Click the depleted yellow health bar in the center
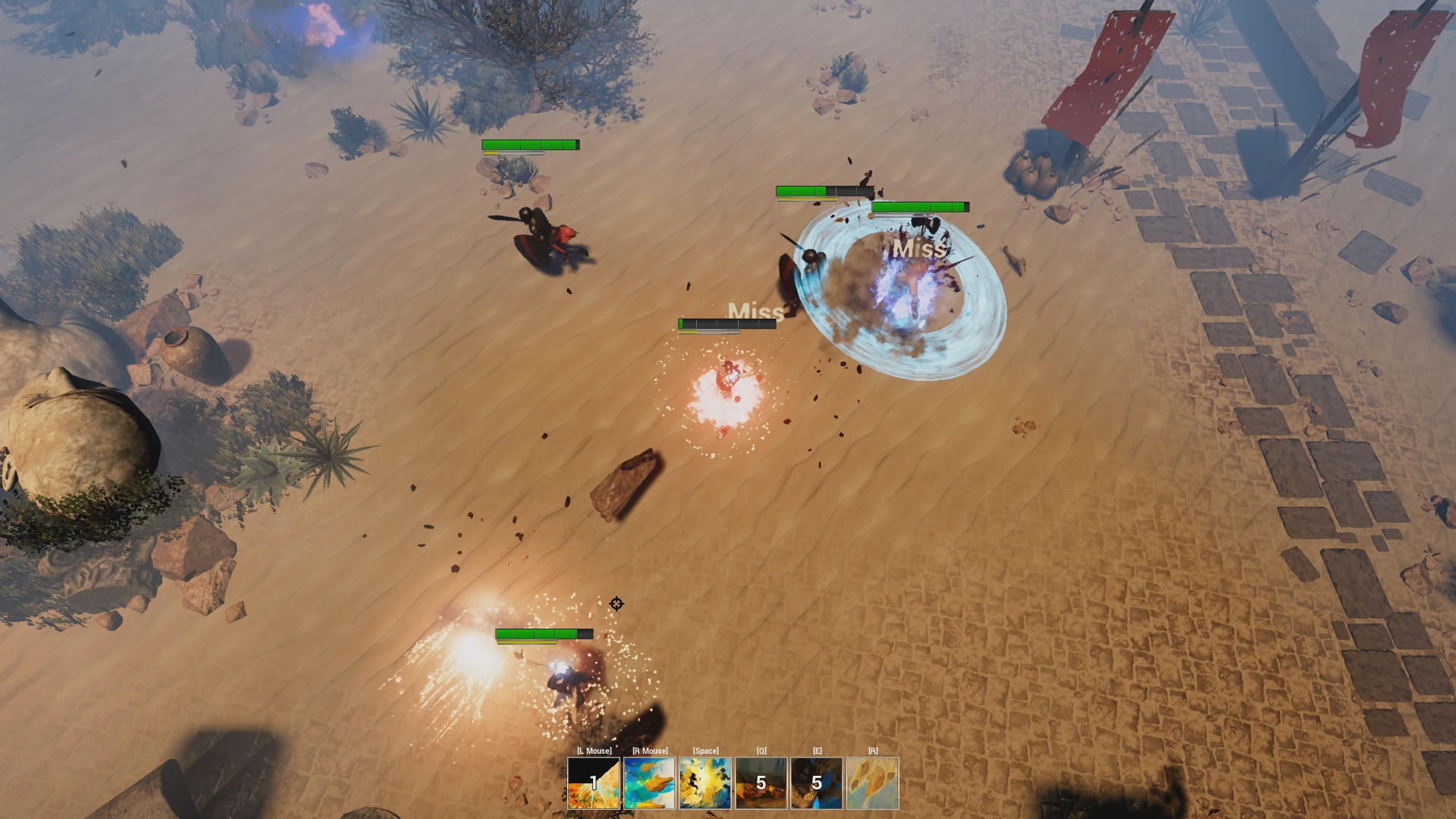Screen dimensions: 1456x819 point(711,326)
